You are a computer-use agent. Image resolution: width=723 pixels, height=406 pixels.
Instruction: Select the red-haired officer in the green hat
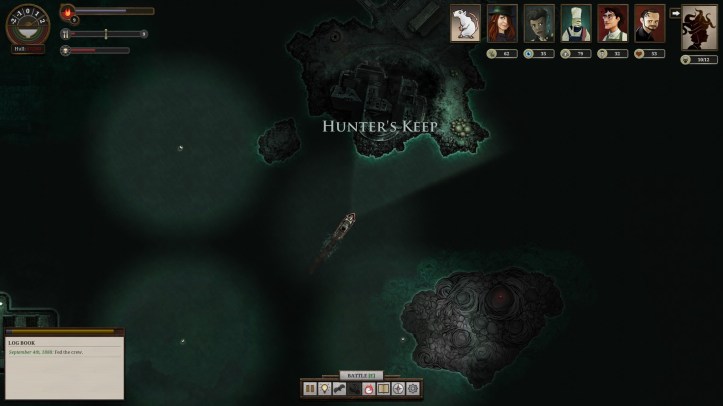pyautogui.click(x=502, y=23)
